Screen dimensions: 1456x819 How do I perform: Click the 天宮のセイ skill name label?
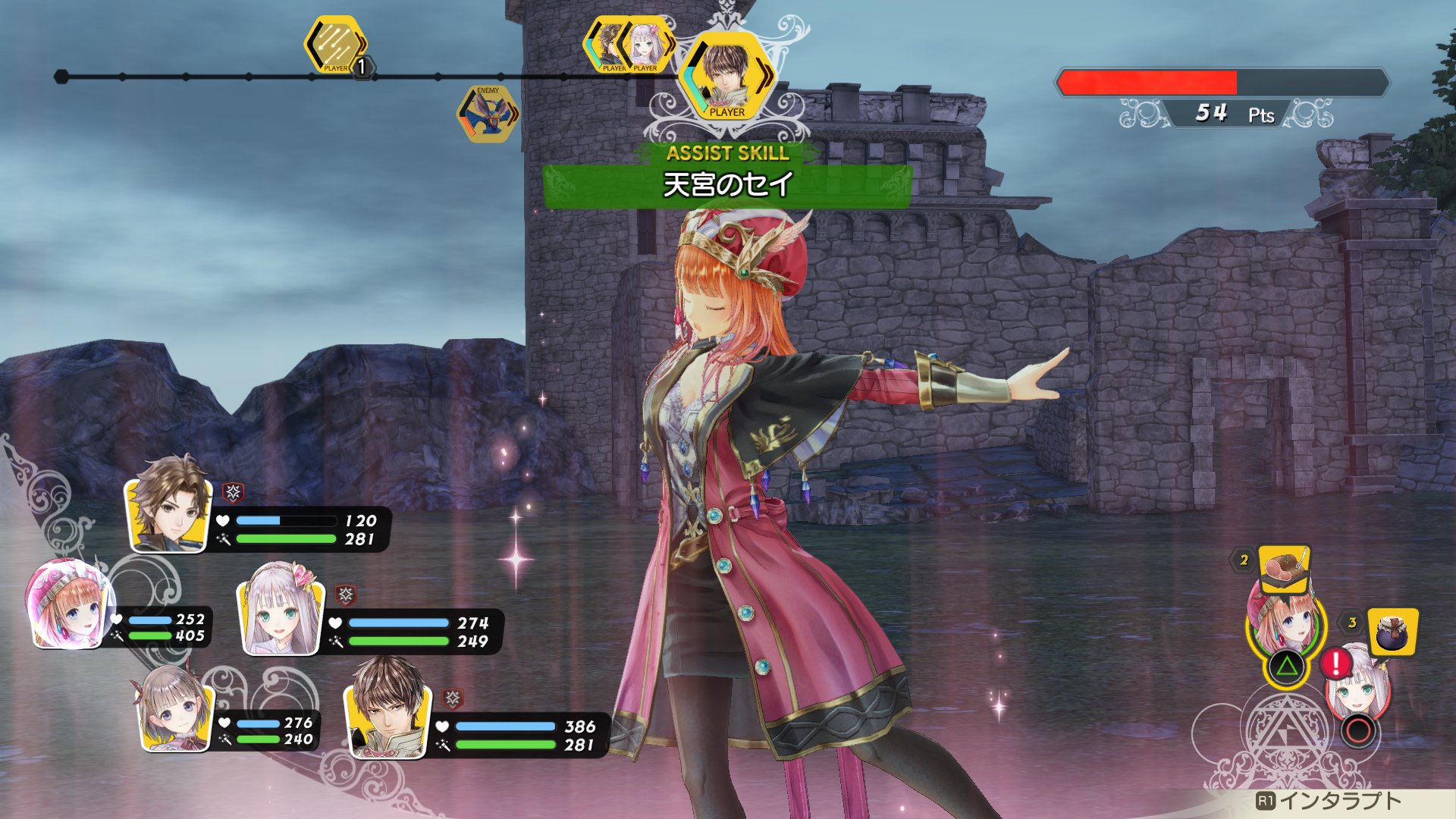pyautogui.click(x=727, y=182)
